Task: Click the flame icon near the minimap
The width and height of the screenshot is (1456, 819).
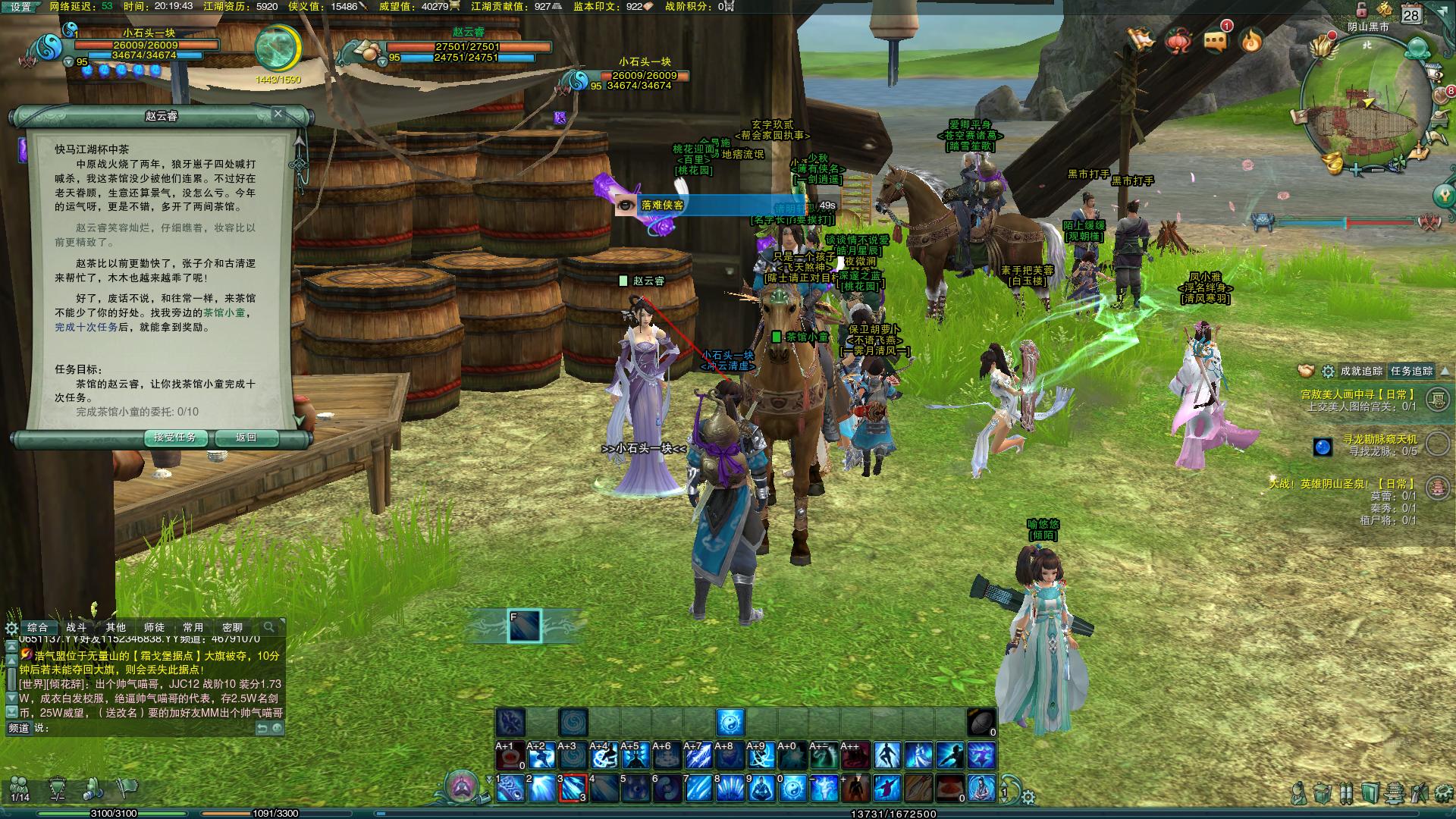Action: (x=1250, y=40)
